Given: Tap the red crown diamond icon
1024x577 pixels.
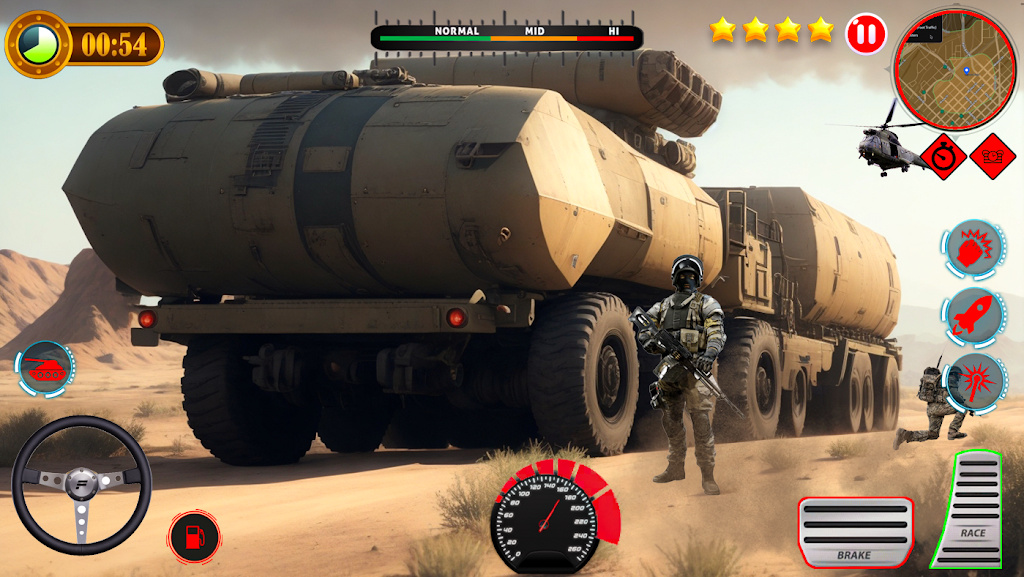Looking at the screenshot, I should (x=992, y=157).
